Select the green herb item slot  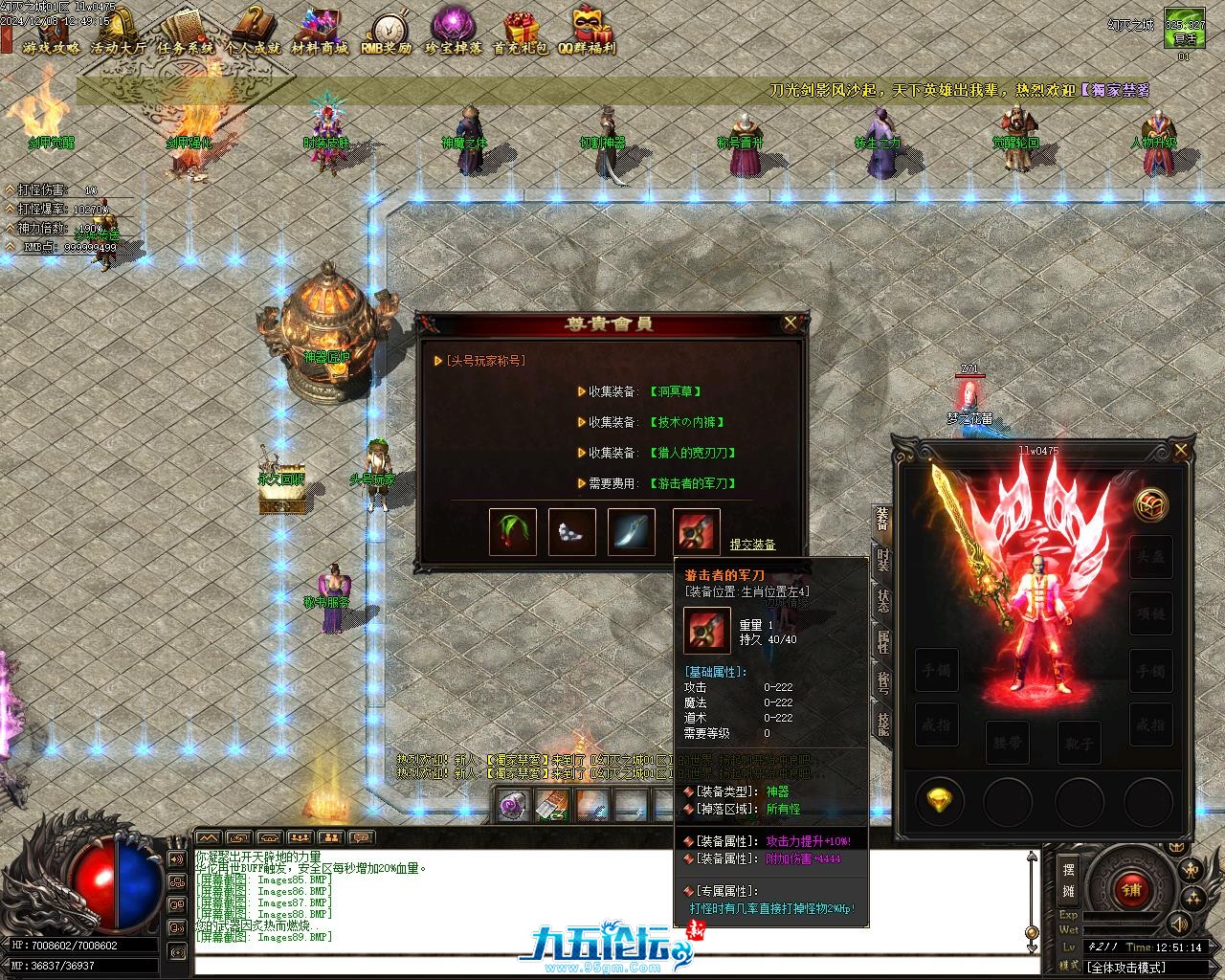(x=512, y=531)
